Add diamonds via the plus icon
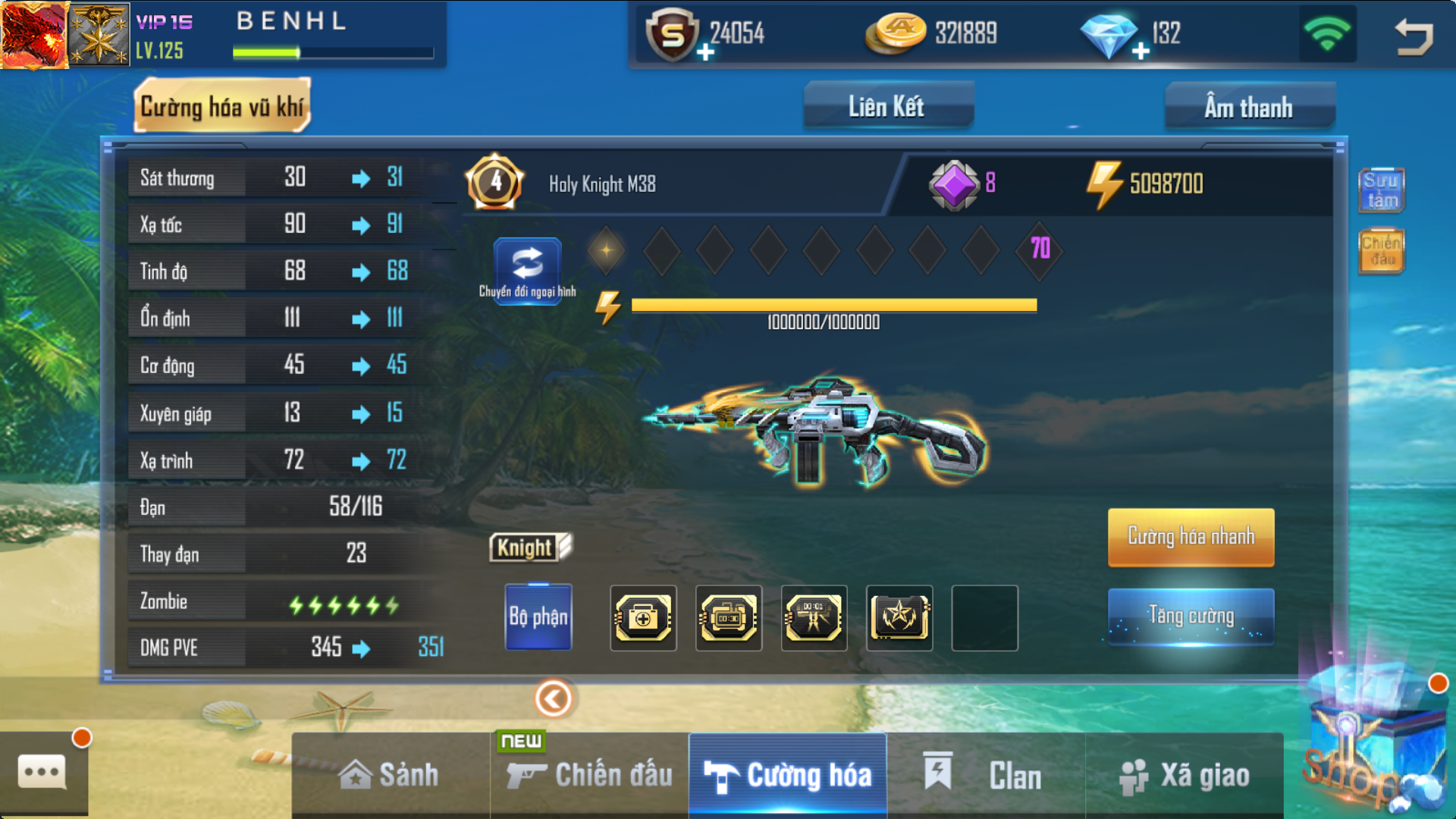The width and height of the screenshot is (1456, 819). 1141,52
